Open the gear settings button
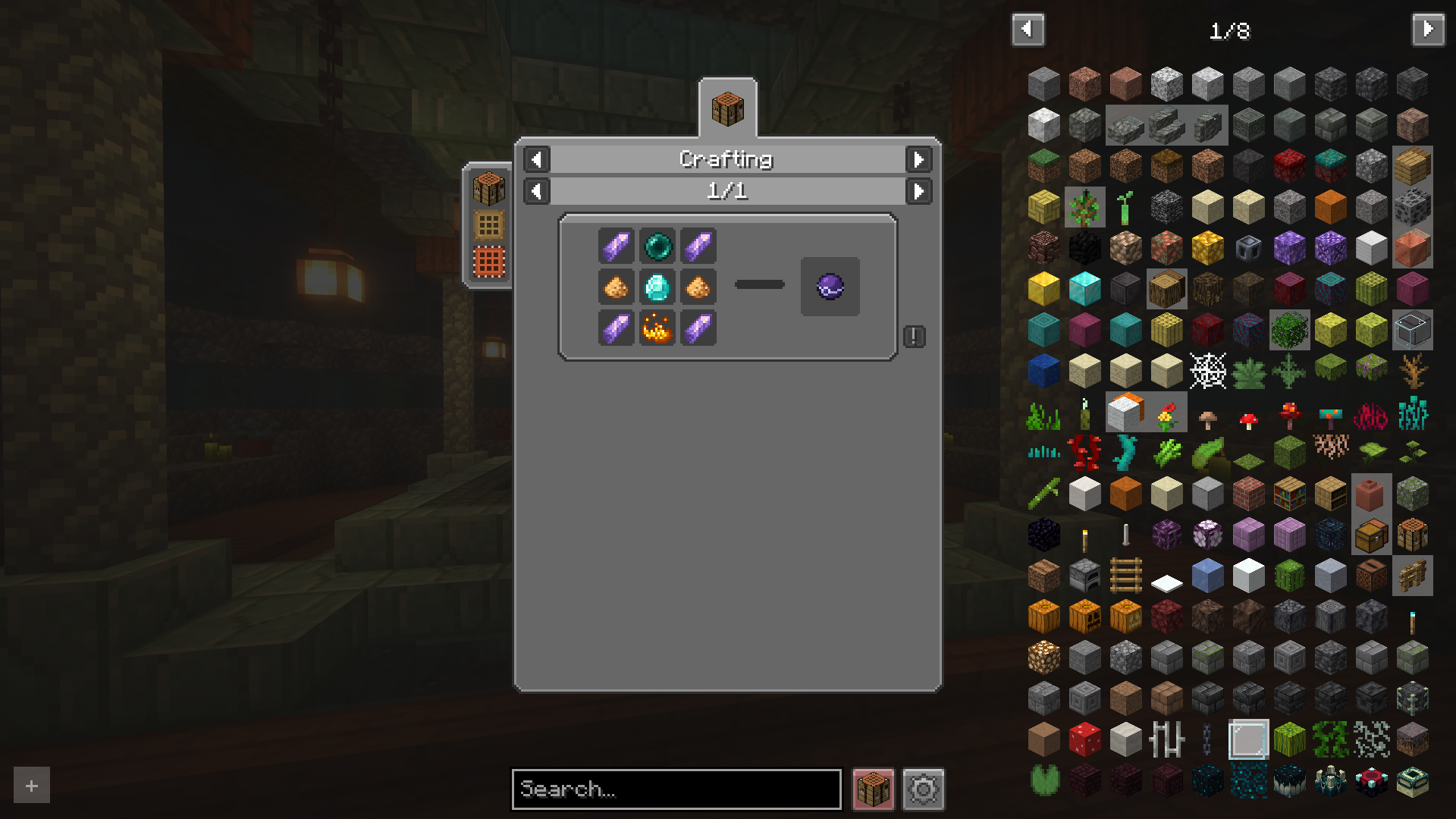 (923, 789)
